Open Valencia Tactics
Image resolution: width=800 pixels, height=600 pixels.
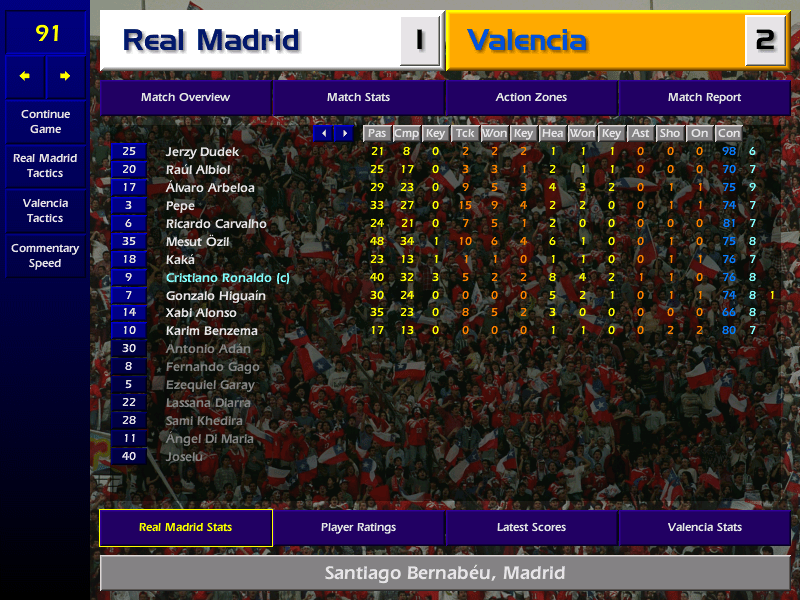click(45, 210)
